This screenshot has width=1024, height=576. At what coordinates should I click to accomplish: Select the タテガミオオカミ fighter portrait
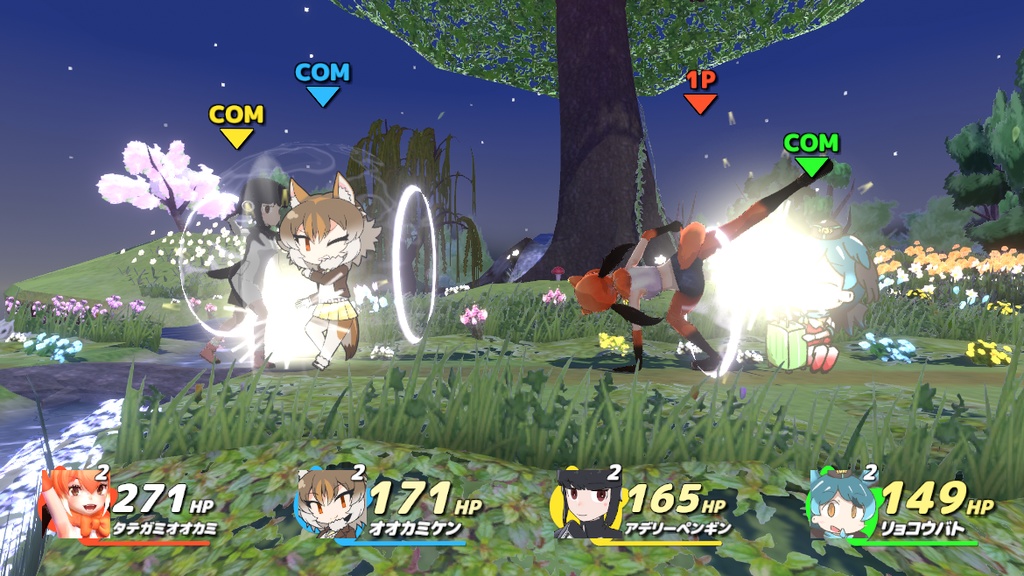75,504
